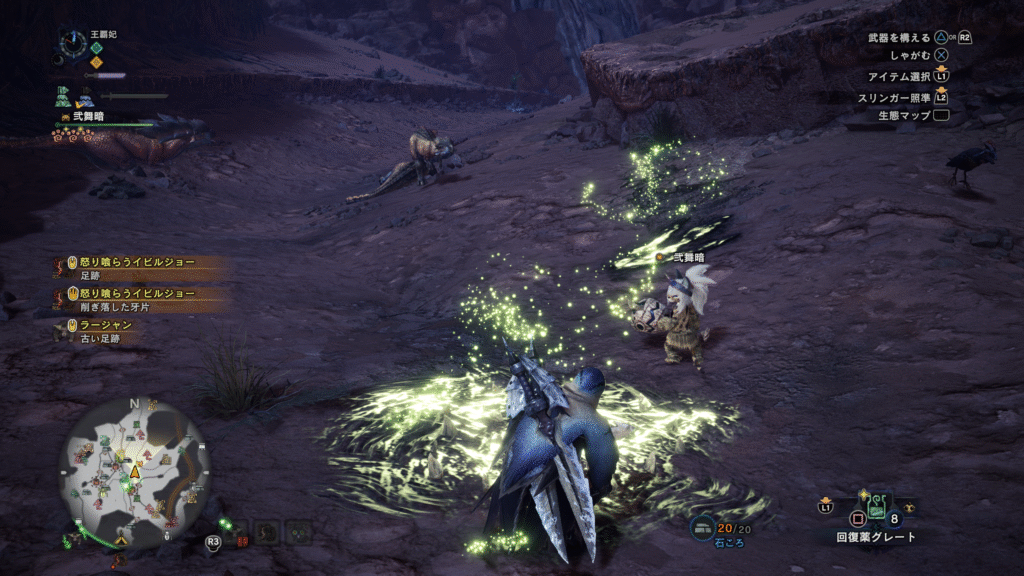Select the green diamond status icon
The width and height of the screenshot is (1024, 576).
tap(97, 46)
